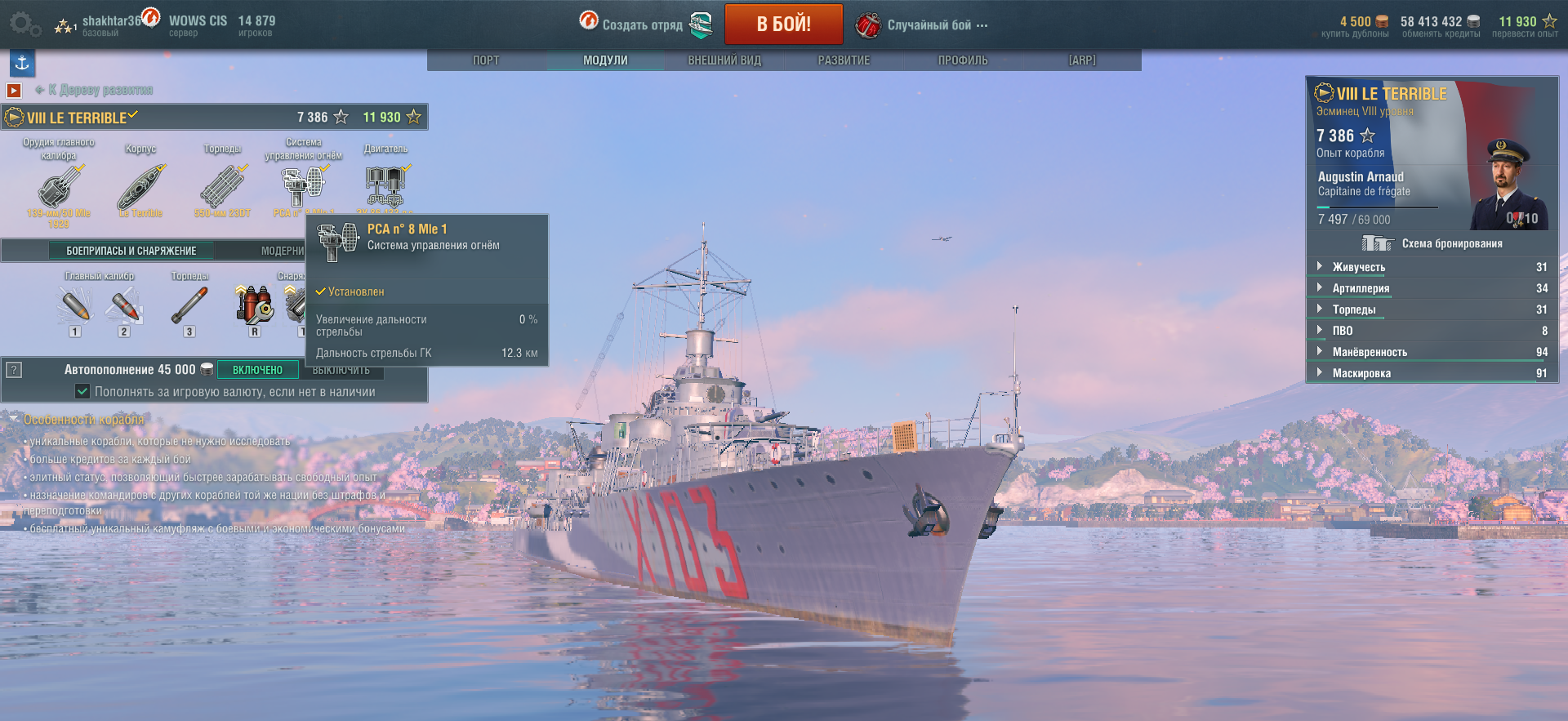Open the settings gear menu
This screenshot has height=721, width=1568.
tap(21, 24)
